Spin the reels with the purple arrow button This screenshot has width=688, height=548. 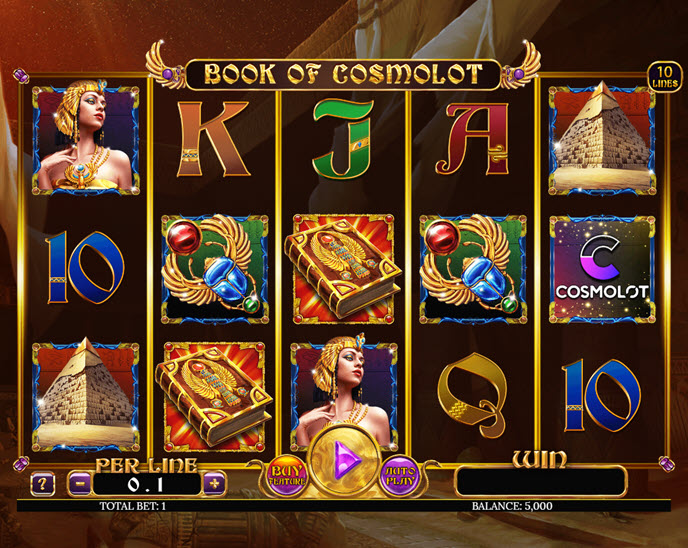pyautogui.click(x=343, y=461)
